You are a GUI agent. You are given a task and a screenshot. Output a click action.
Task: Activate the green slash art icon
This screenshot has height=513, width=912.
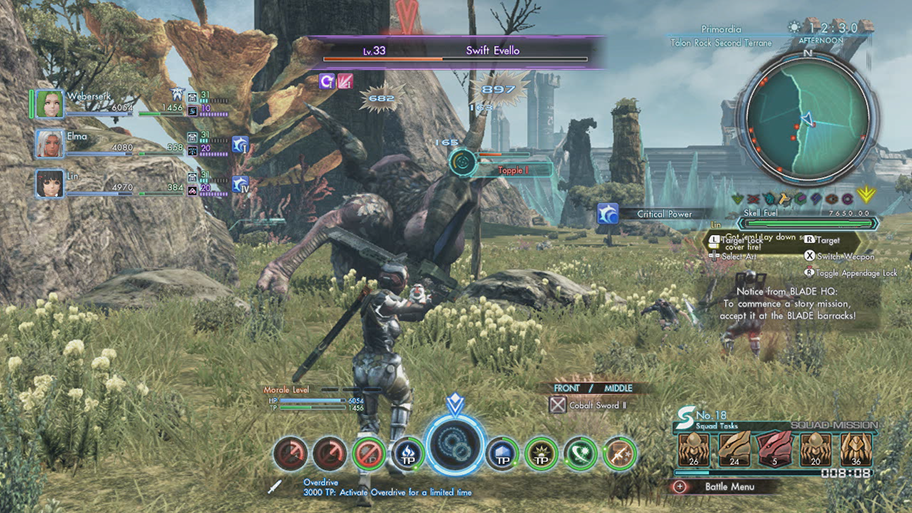click(580, 454)
